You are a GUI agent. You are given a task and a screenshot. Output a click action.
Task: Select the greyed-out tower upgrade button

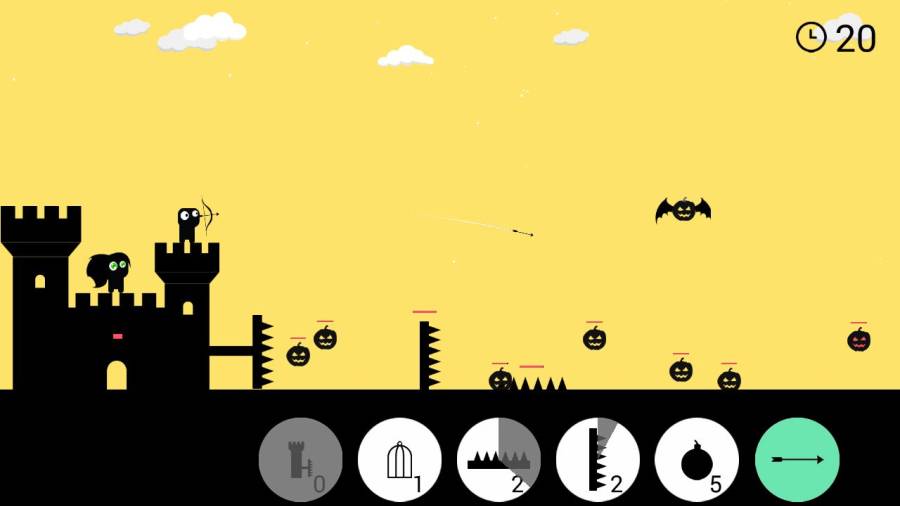(x=301, y=460)
